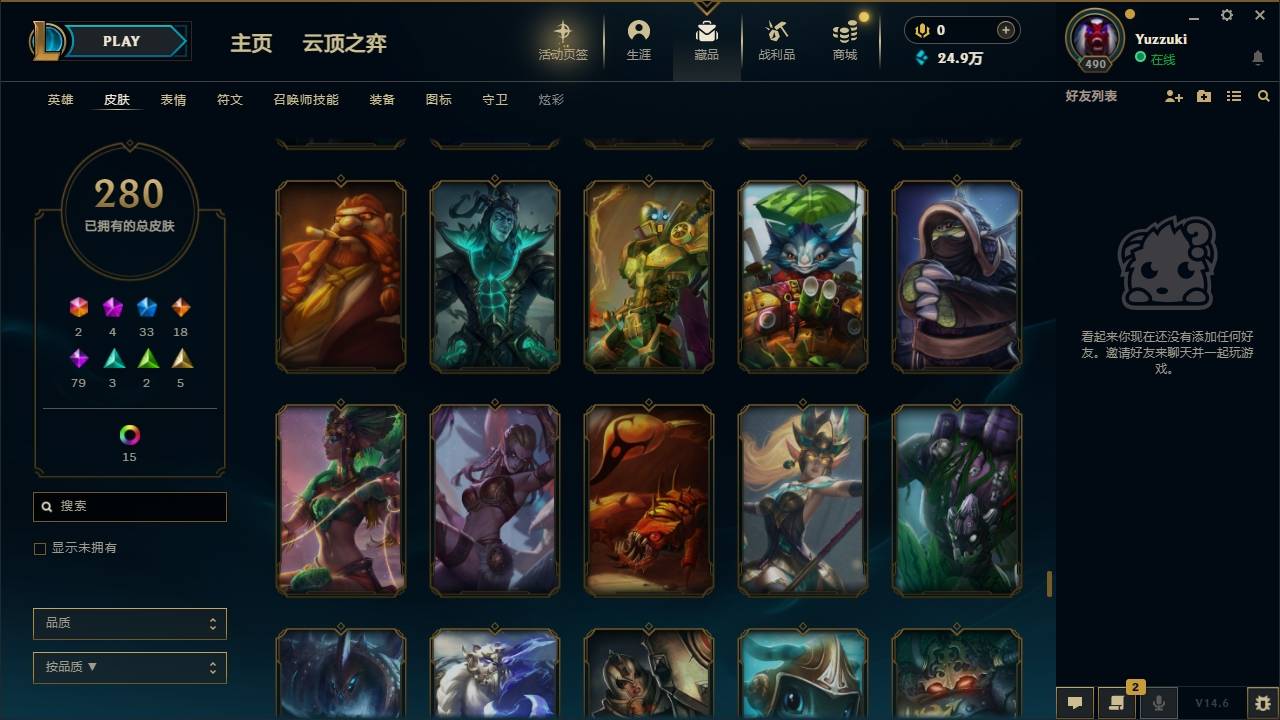This screenshot has height=720, width=1280.
Task: Click the chroma color wheel filter
Action: coord(128,434)
